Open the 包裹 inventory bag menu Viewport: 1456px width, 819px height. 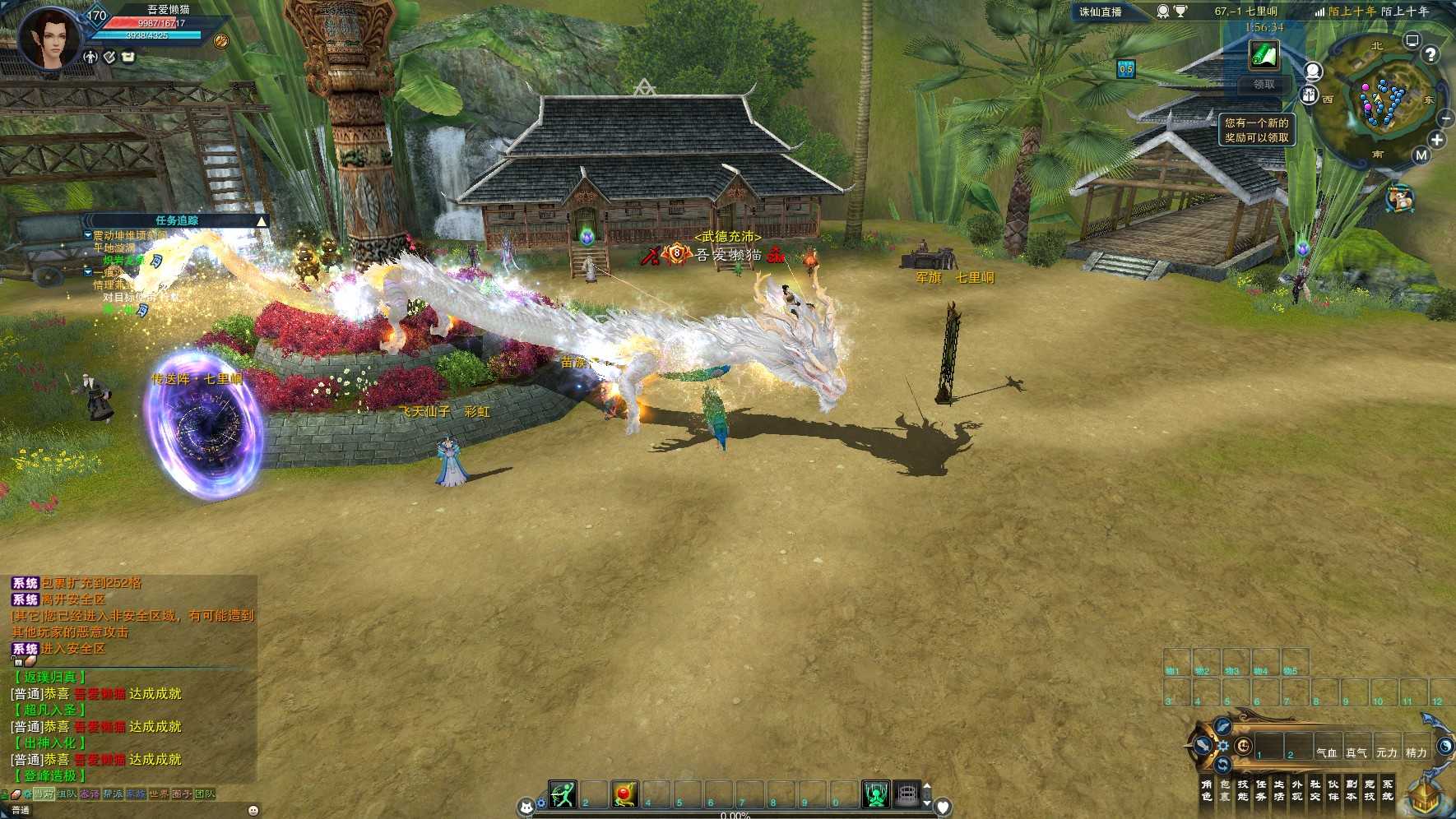pyautogui.click(x=1225, y=790)
